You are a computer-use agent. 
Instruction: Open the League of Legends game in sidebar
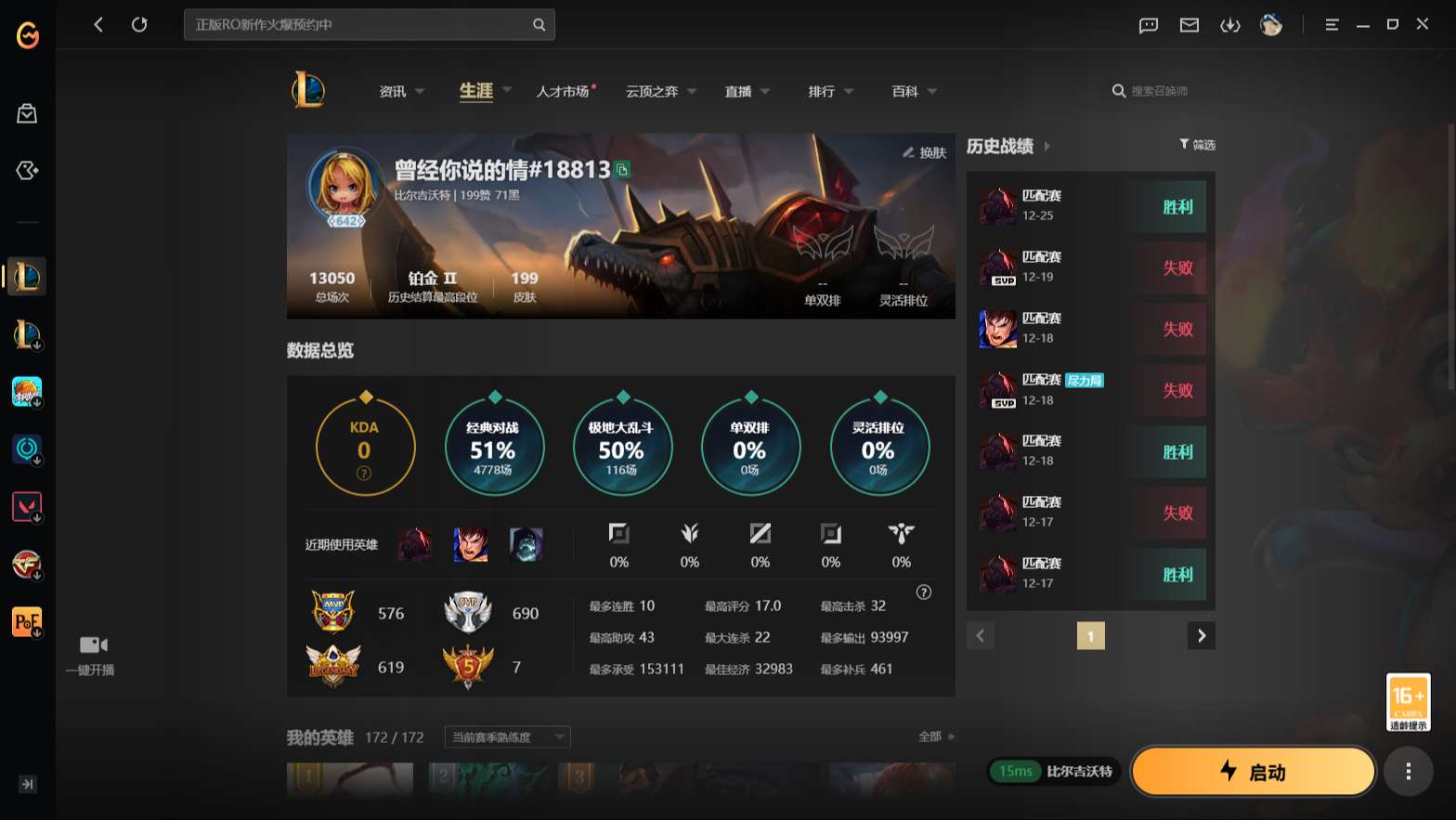25,275
